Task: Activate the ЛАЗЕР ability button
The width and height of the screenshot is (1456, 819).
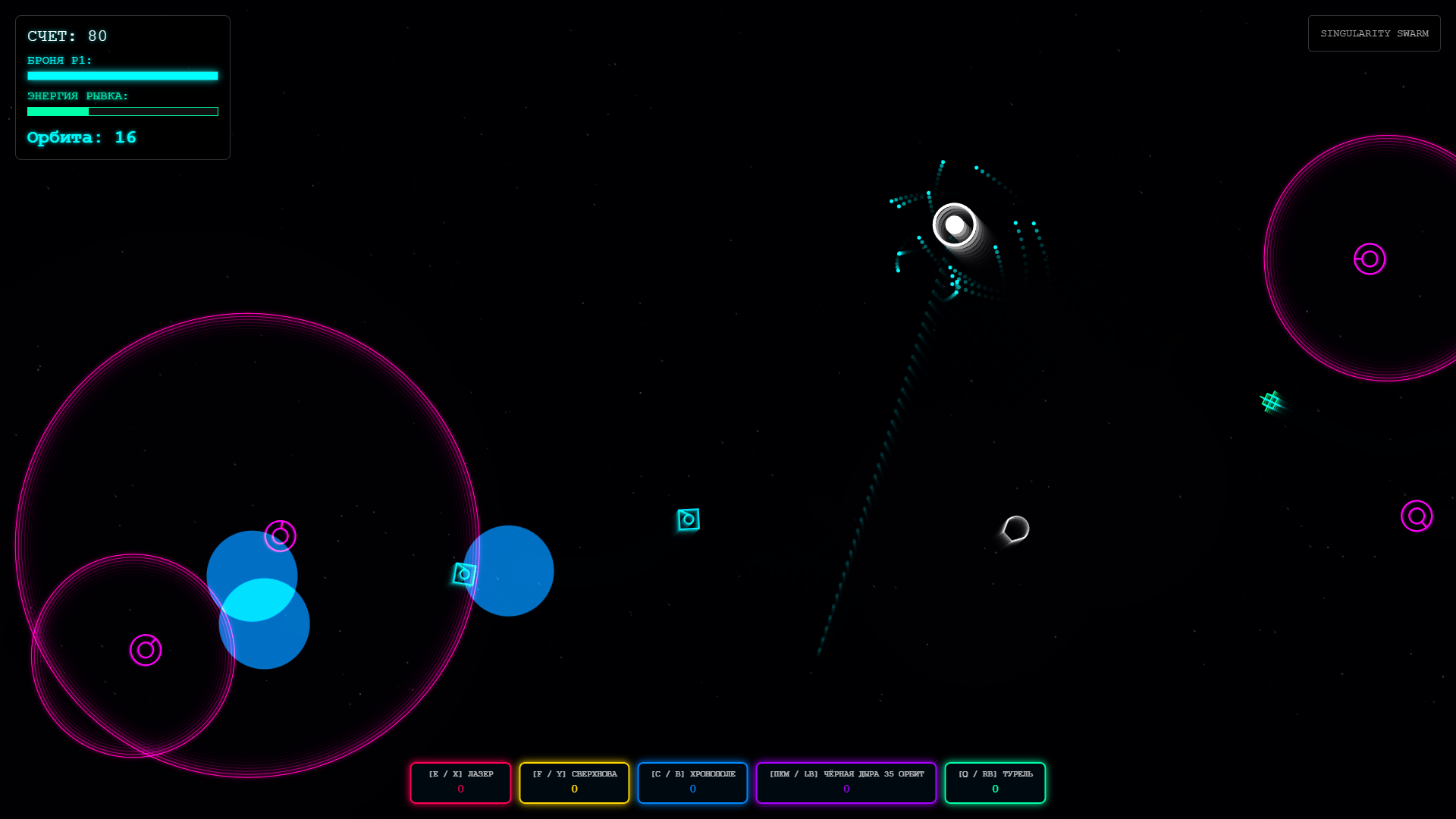Action: [460, 783]
